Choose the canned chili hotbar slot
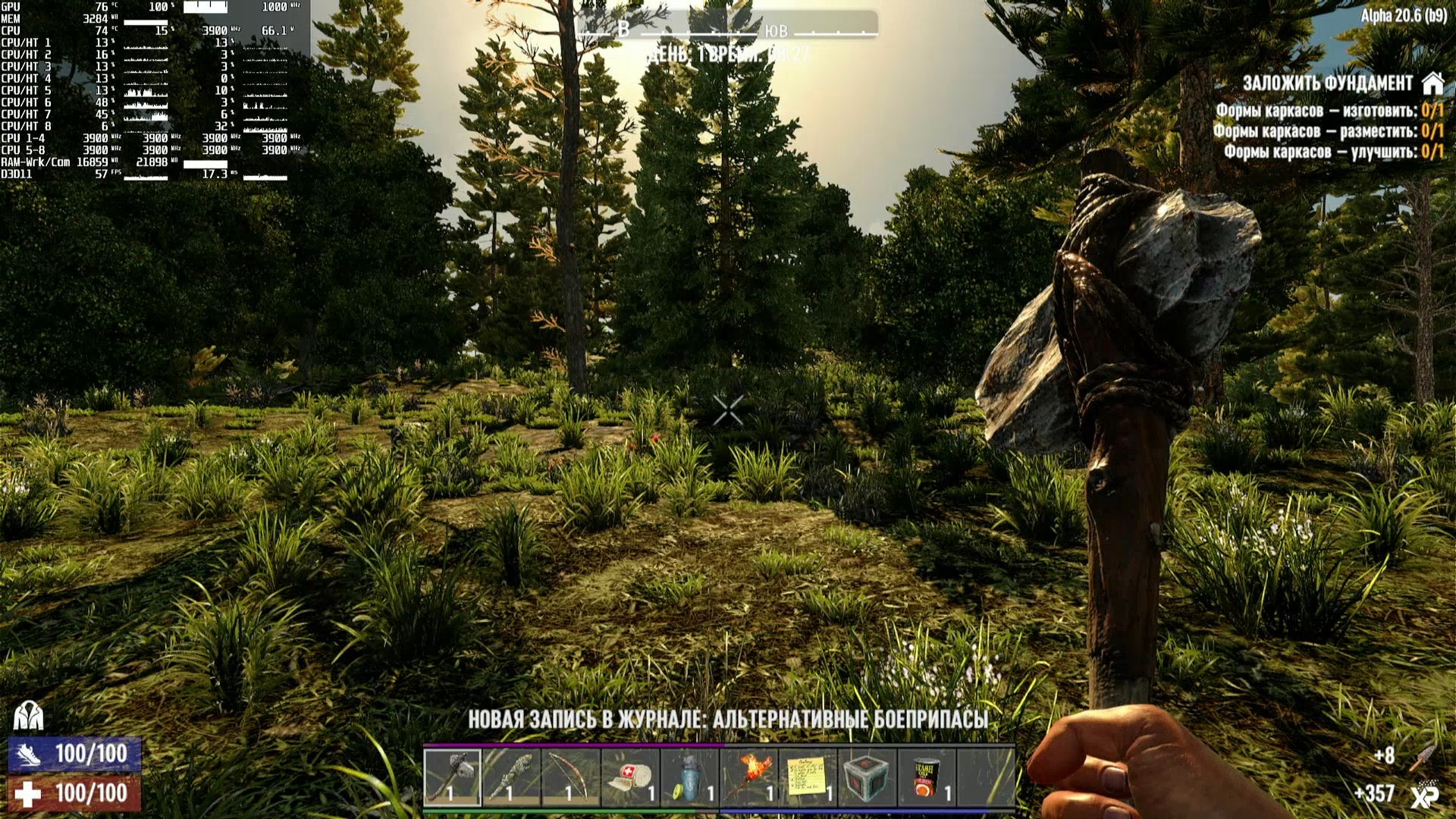This screenshot has width=1456, height=819. [927, 777]
